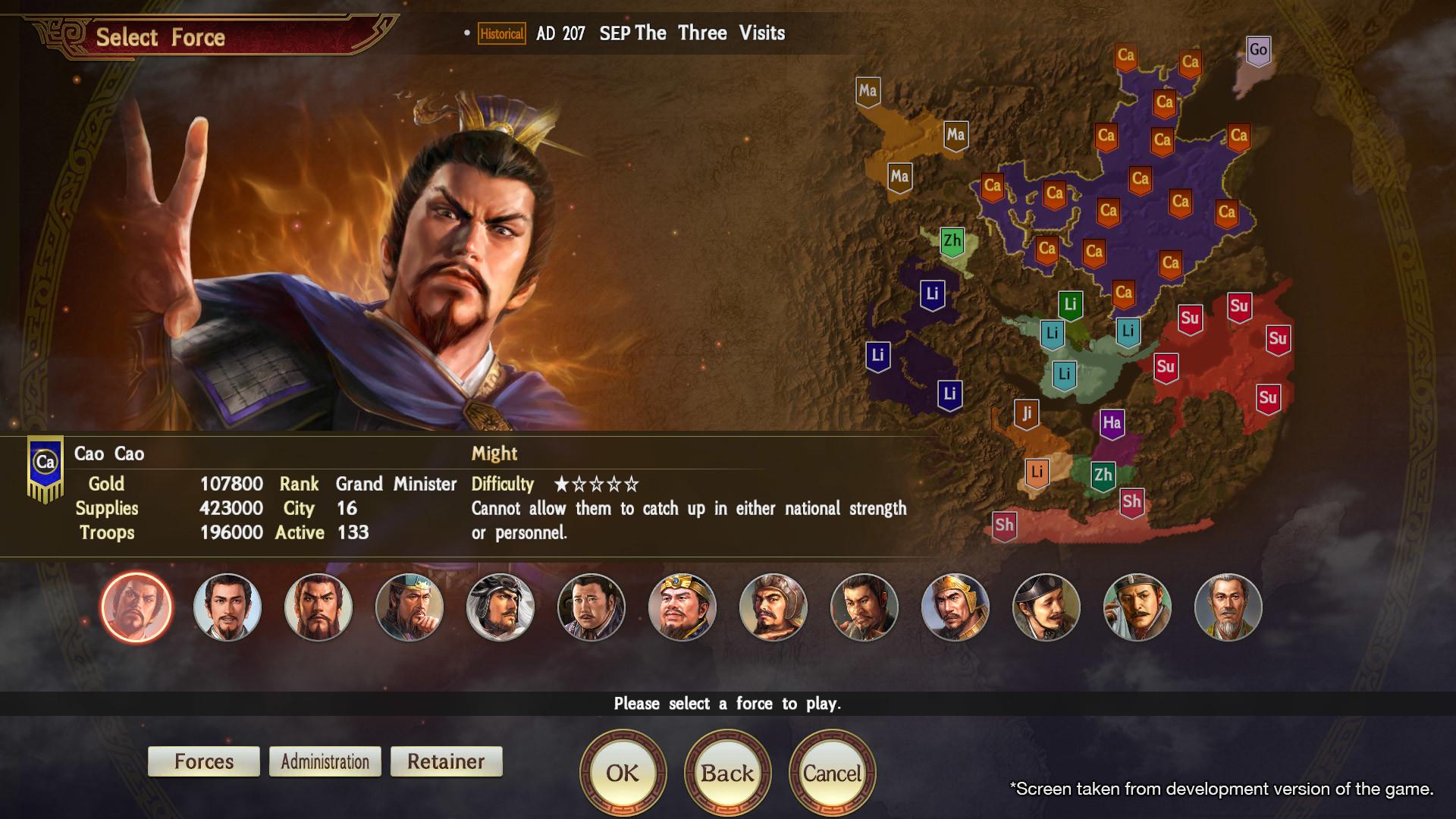Click the Might difficulty star rating
Screen dimensions: 1456x819
pos(596,483)
